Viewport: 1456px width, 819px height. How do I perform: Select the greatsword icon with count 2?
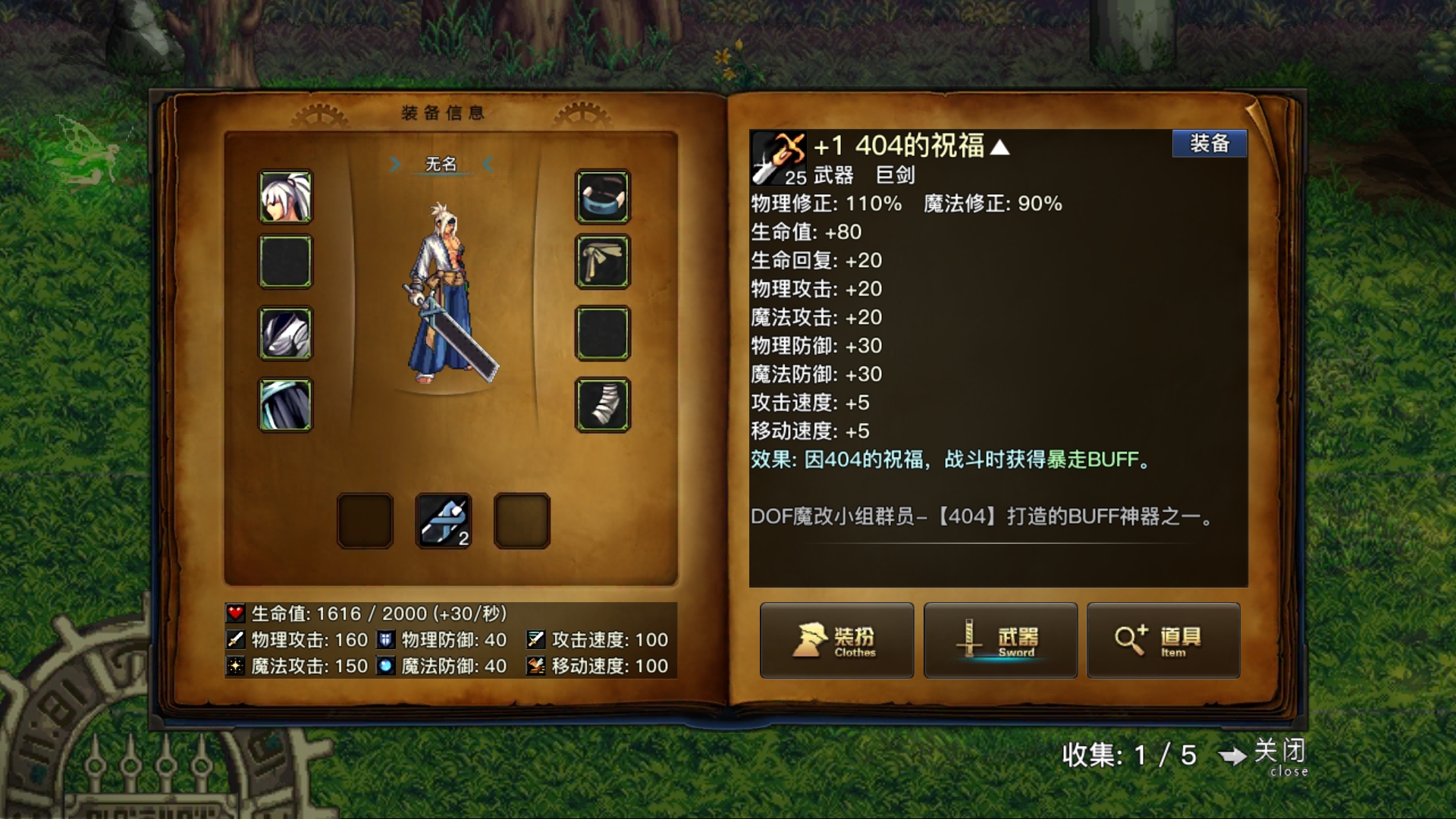(x=444, y=519)
